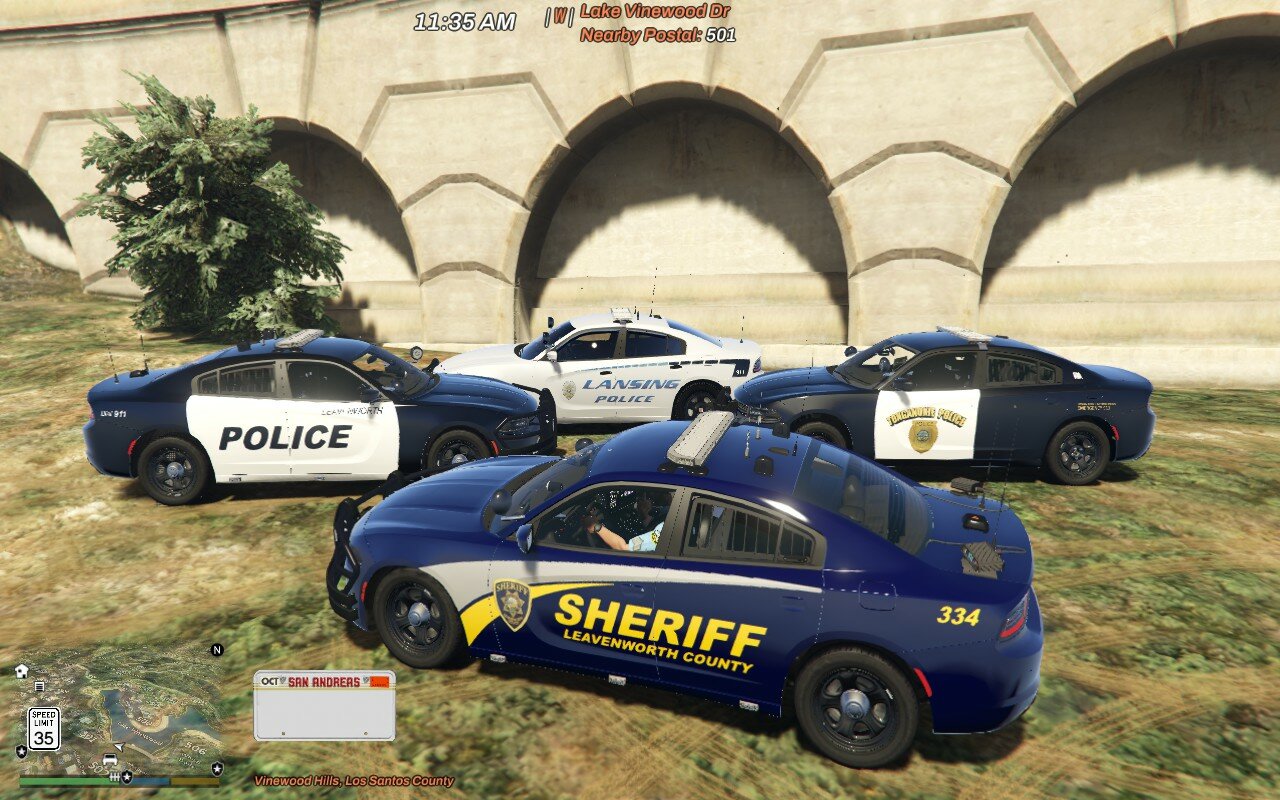Click the San Andreas license plate display

click(x=324, y=705)
